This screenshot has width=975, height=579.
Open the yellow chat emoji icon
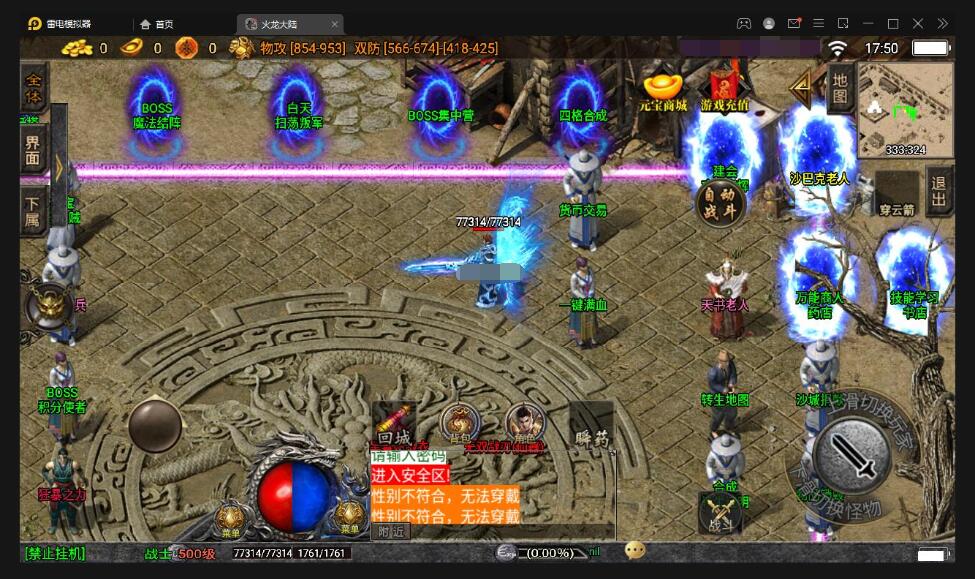[x=635, y=550]
